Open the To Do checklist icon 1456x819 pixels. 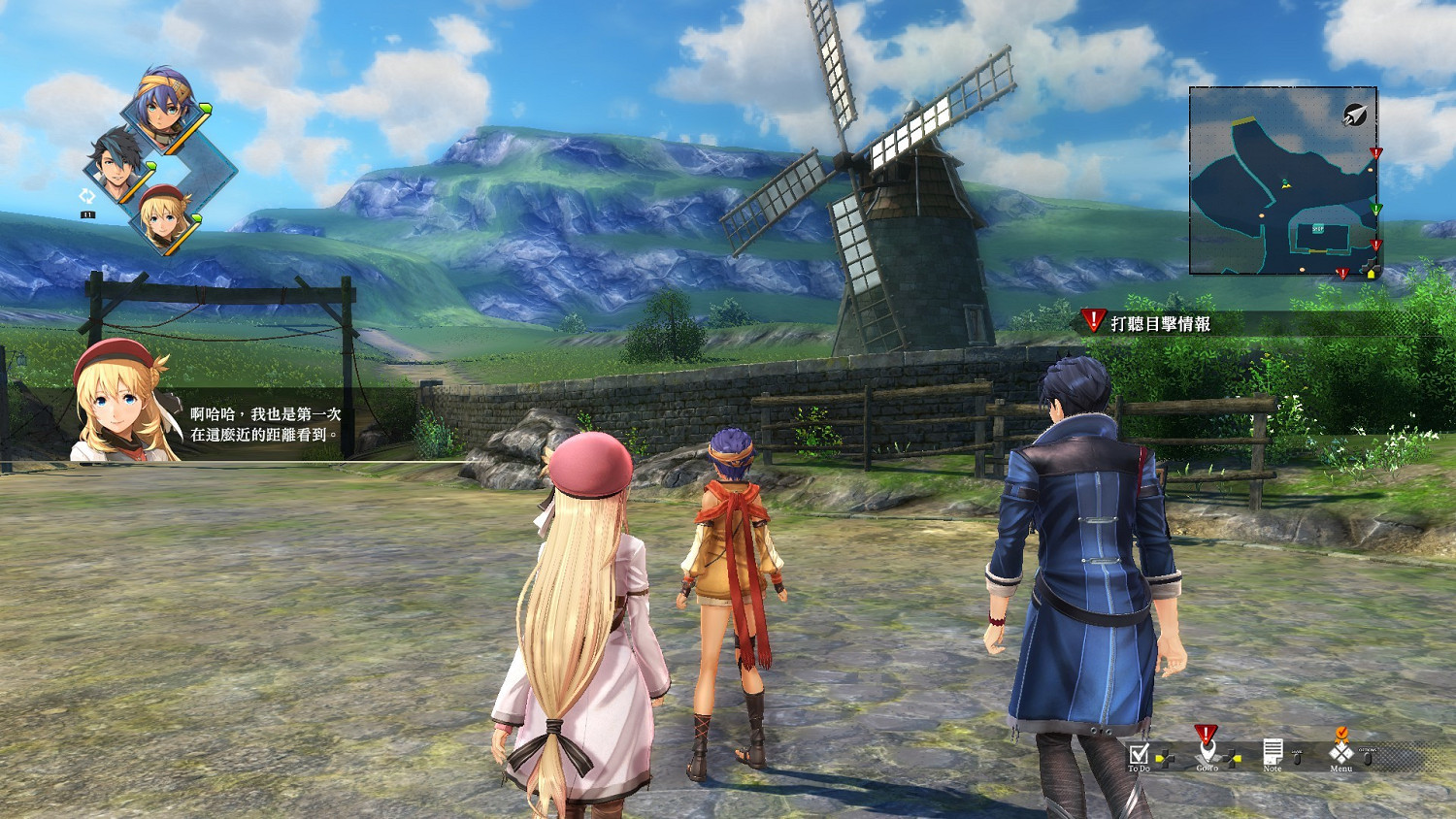1140,754
